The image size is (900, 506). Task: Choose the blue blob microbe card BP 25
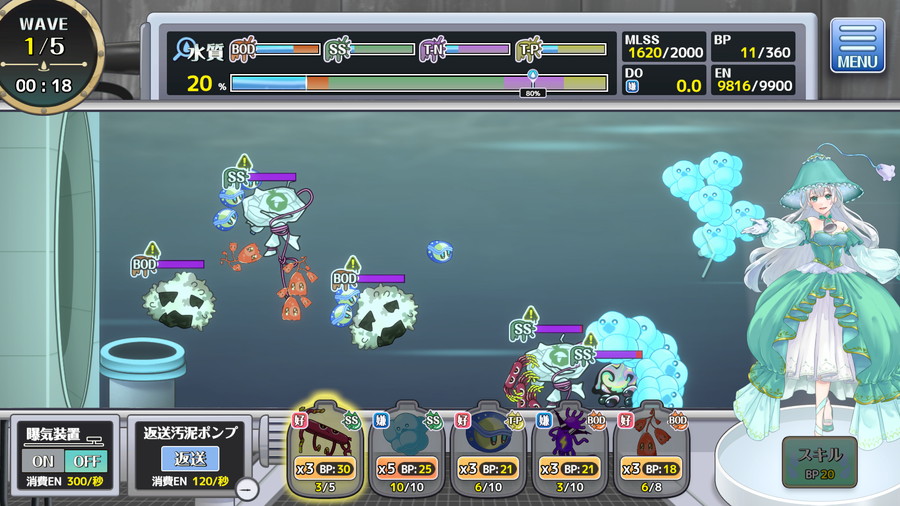pos(406,449)
